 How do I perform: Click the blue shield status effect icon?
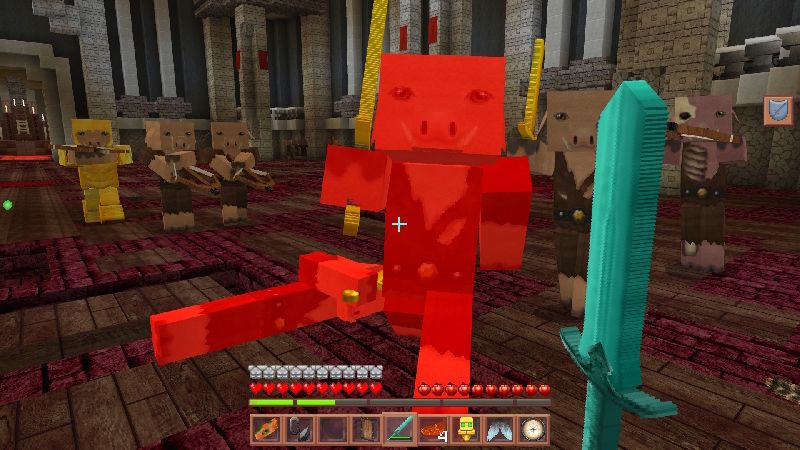(778, 110)
